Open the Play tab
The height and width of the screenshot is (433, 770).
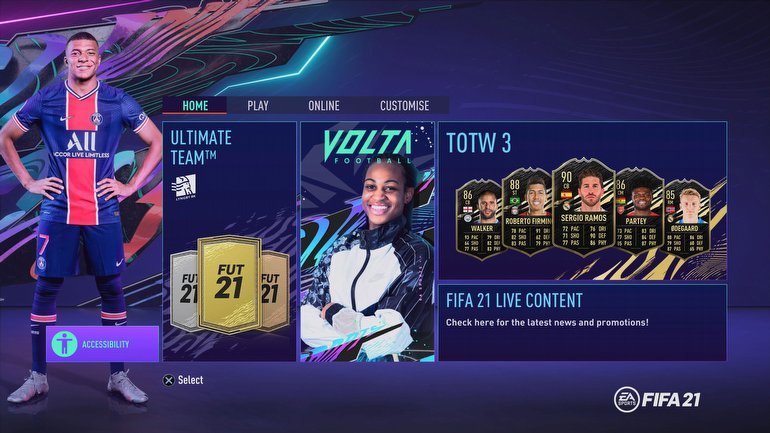click(258, 105)
